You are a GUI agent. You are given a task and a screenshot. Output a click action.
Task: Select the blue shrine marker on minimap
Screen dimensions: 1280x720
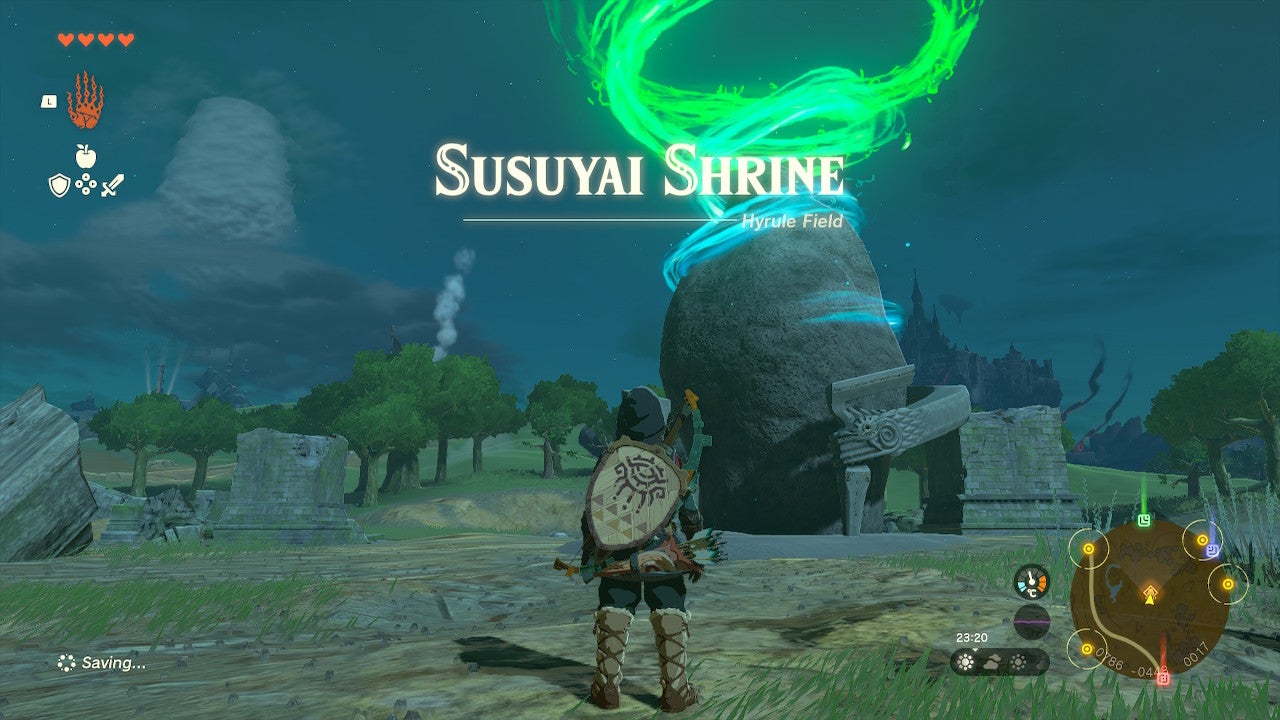1212,549
